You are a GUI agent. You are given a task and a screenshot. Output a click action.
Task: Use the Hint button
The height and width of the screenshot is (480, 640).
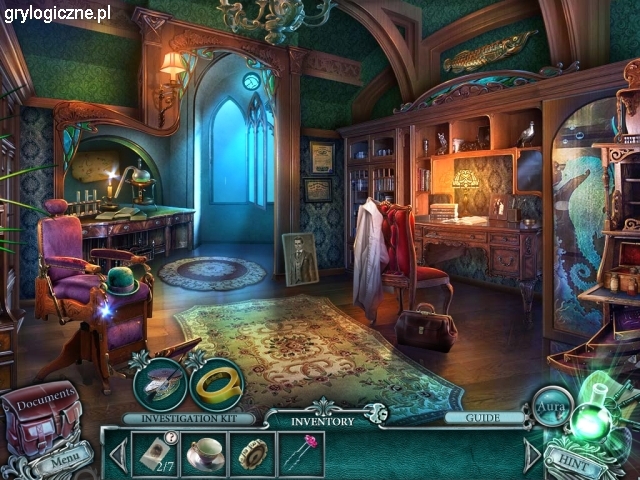578,463
